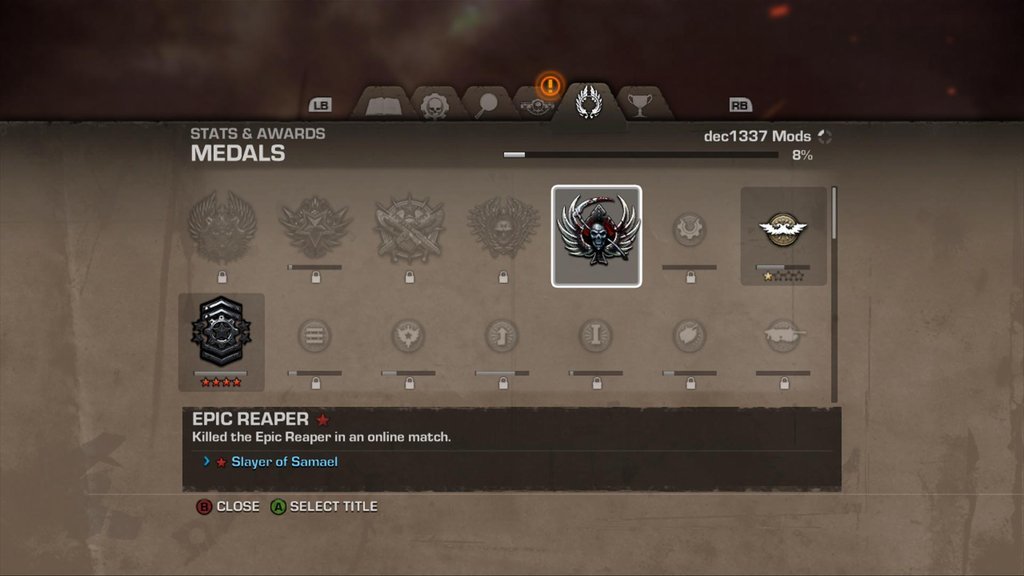This screenshot has width=1024, height=576.
Task: Select the locked tank medal
Action: [783, 335]
